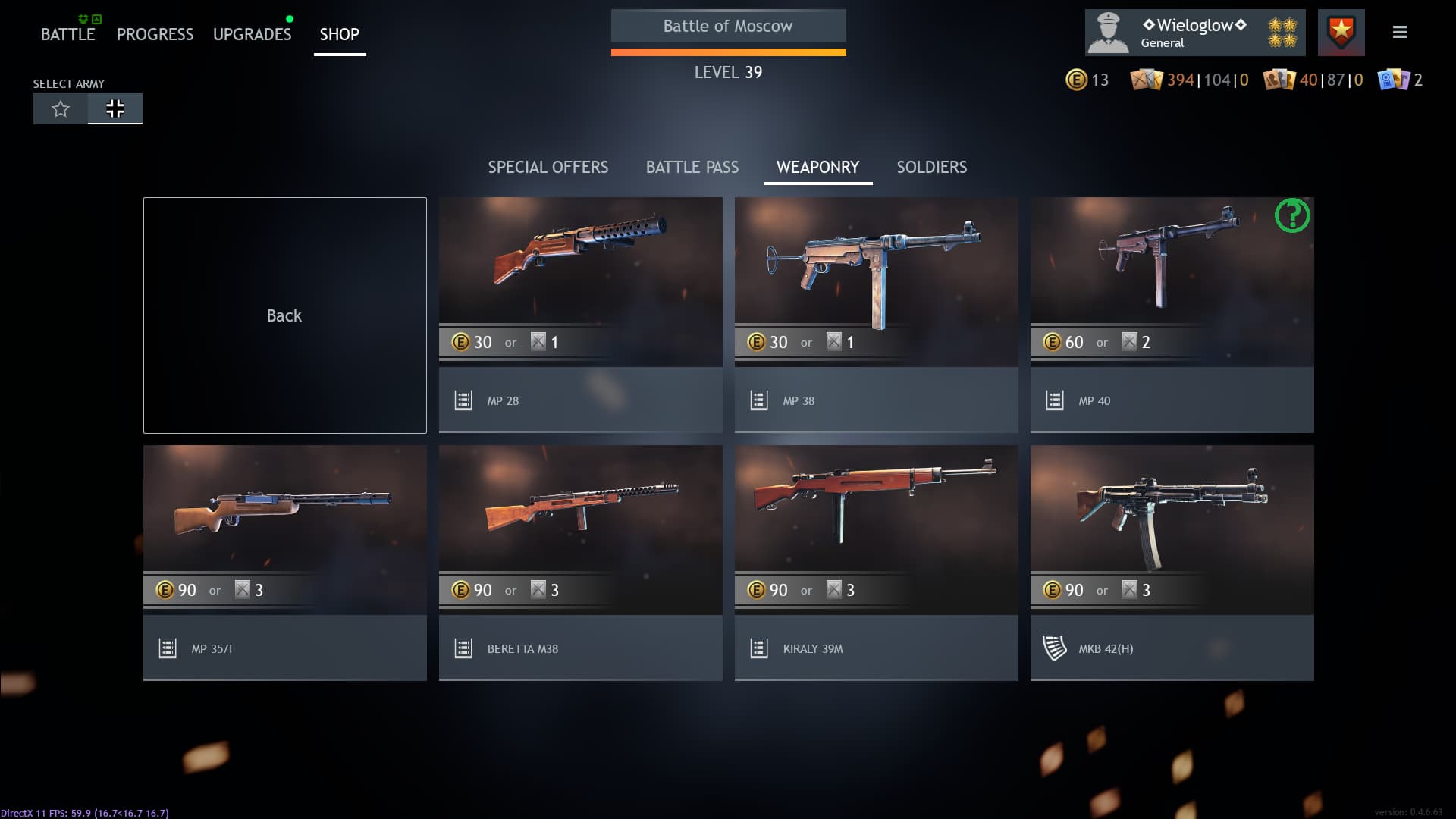The width and height of the screenshot is (1456, 819).
Task: Go back using the Back tile
Action: [284, 315]
